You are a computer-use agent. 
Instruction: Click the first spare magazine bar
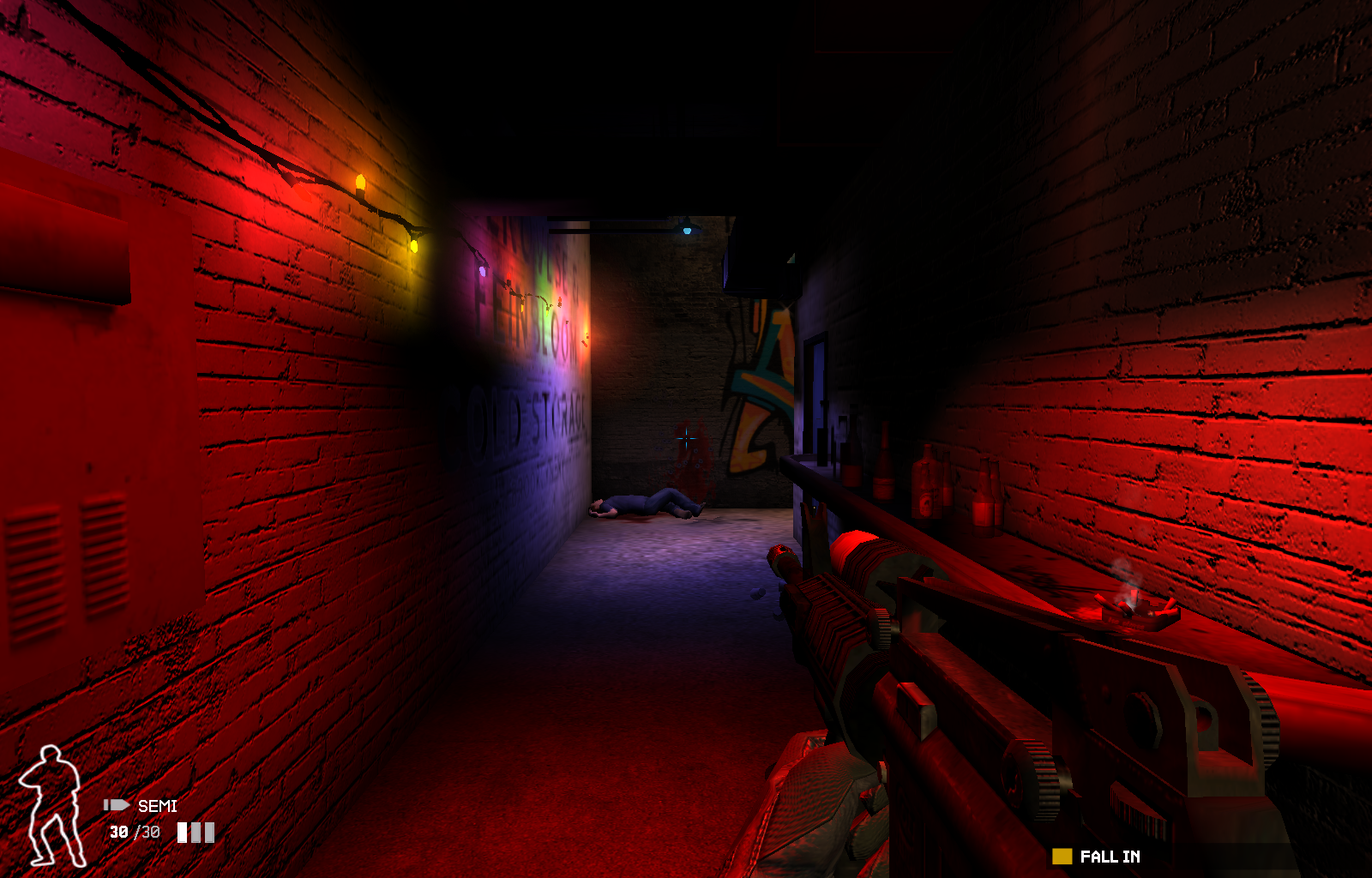pyautogui.click(x=181, y=832)
